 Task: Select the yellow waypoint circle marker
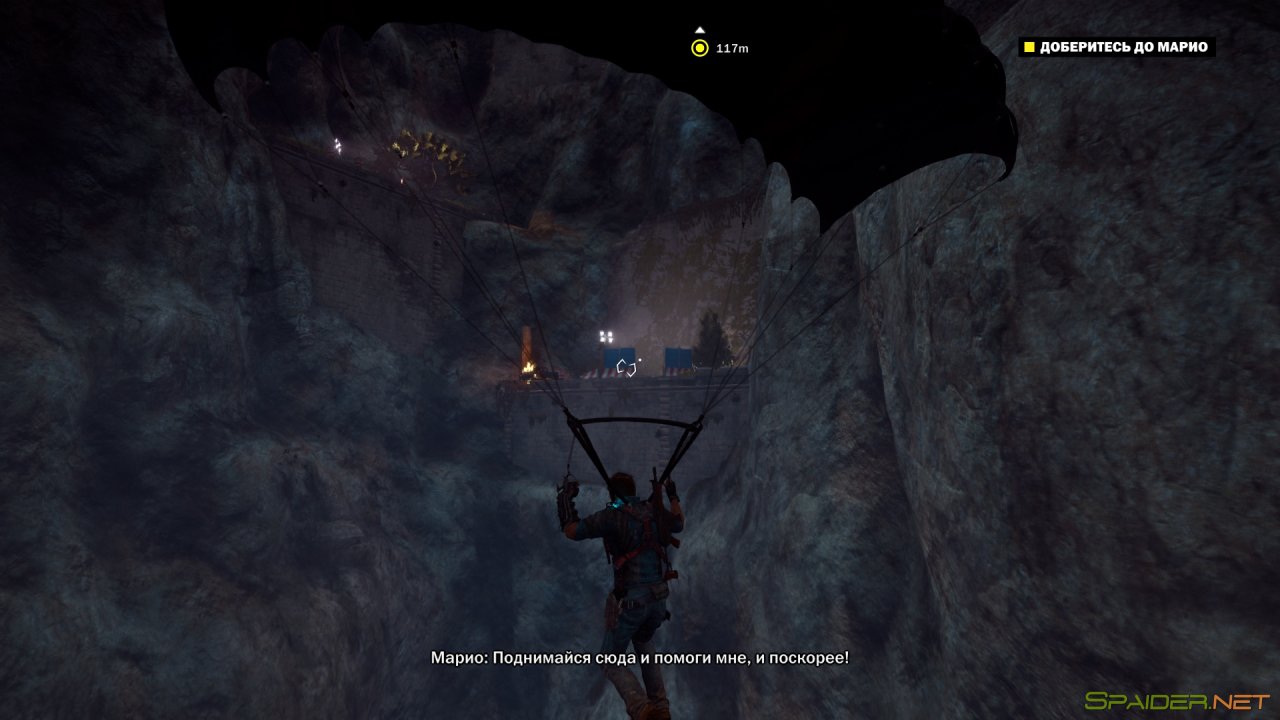click(x=701, y=45)
